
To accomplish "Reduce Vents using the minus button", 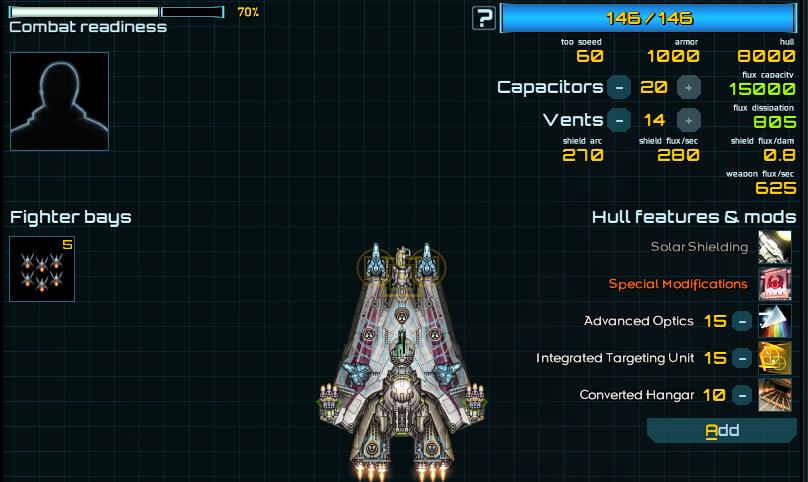I will tap(619, 120).
